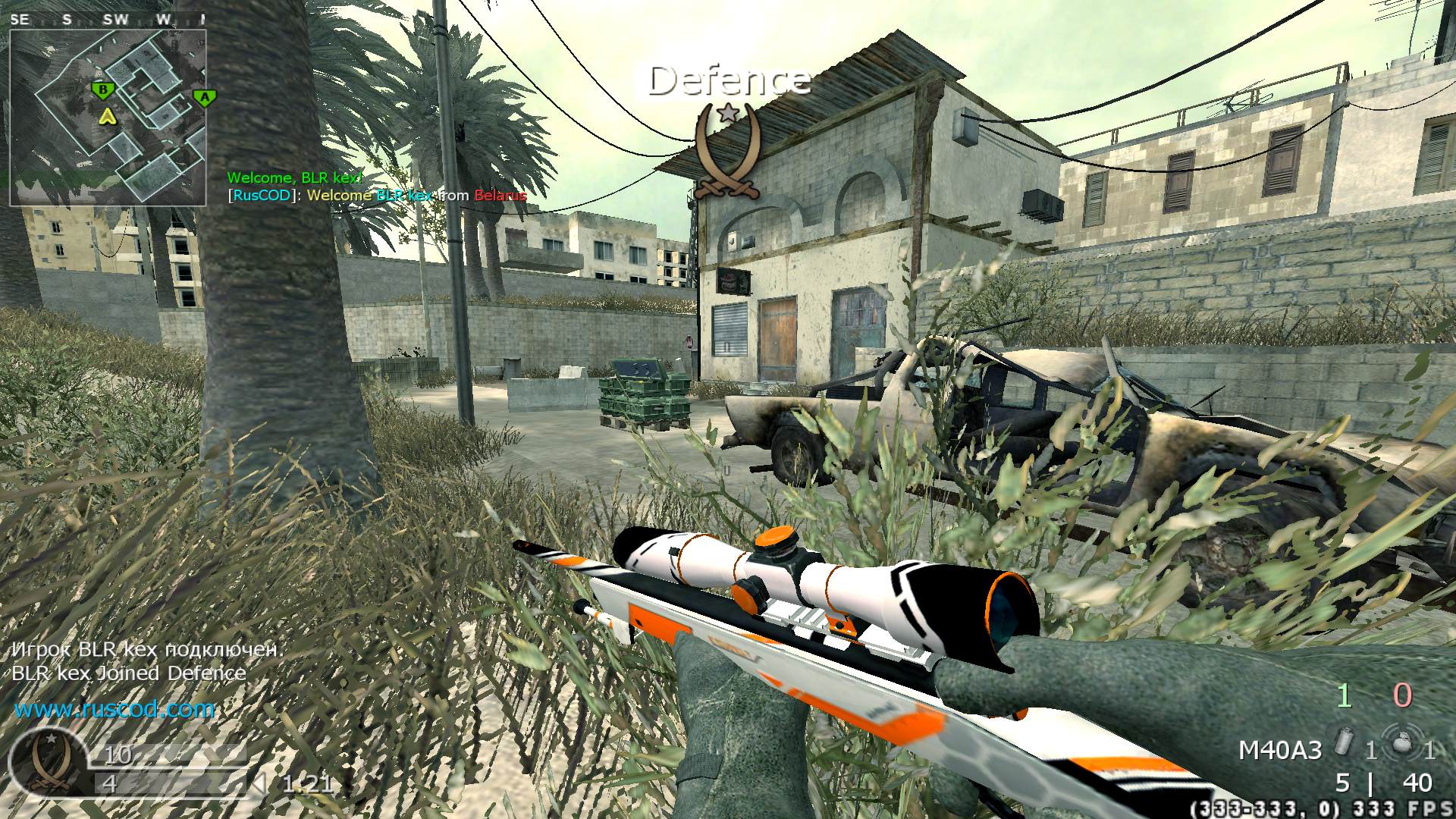Click objective marker B on the minimap

[x=102, y=89]
